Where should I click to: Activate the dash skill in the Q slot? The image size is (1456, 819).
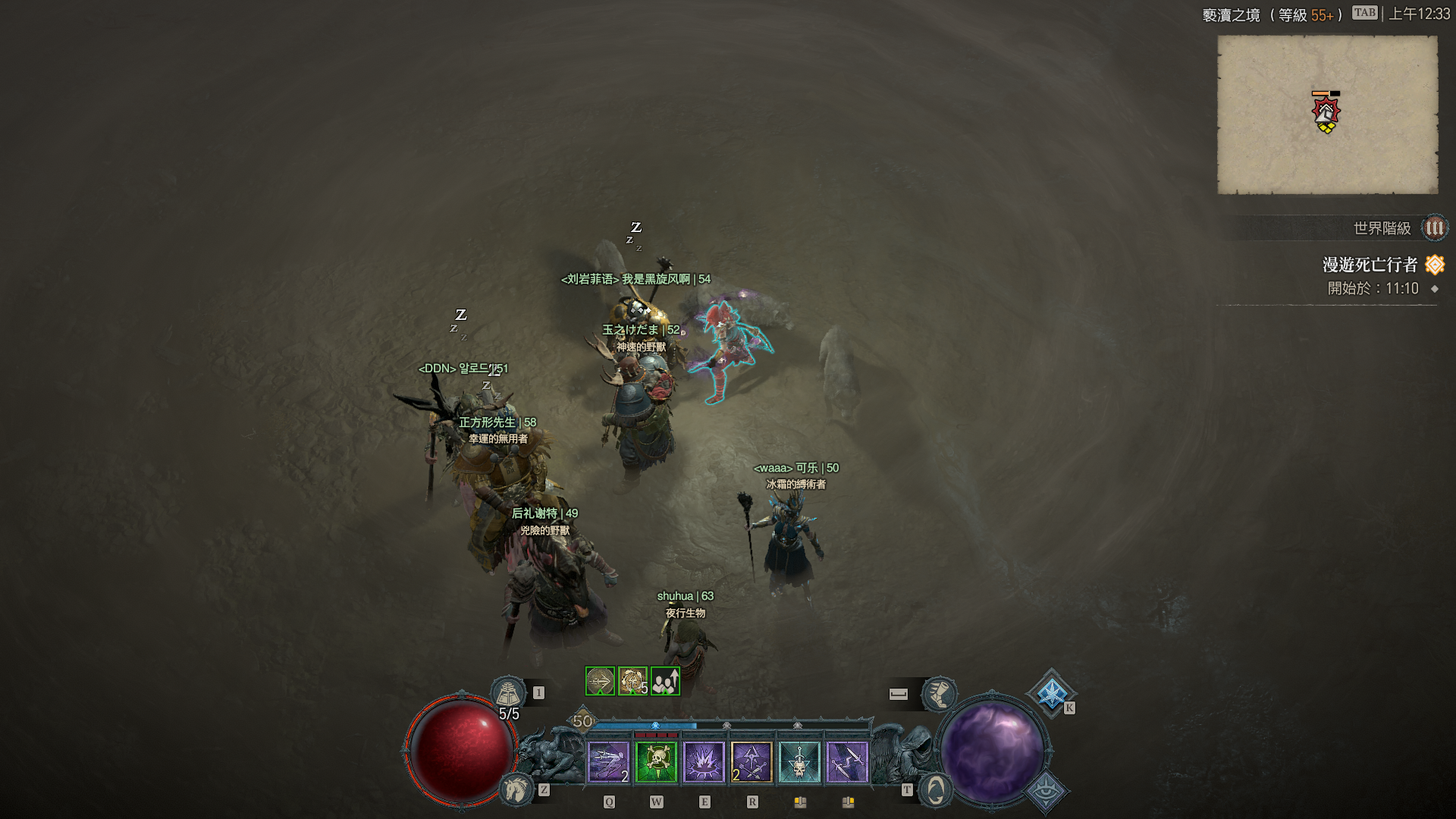point(609,761)
